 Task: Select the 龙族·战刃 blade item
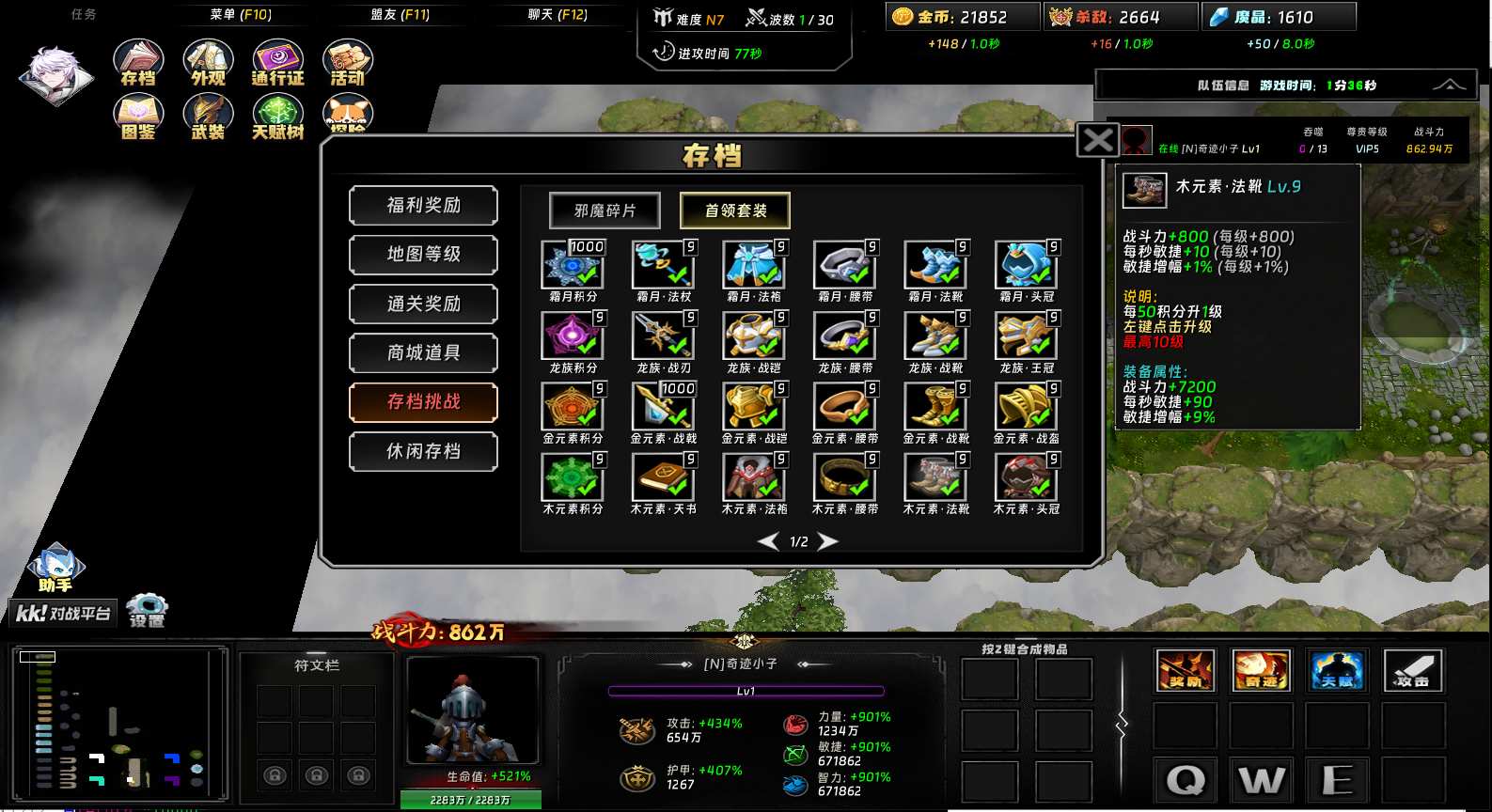pyautogui.click(x=663, y=336)
